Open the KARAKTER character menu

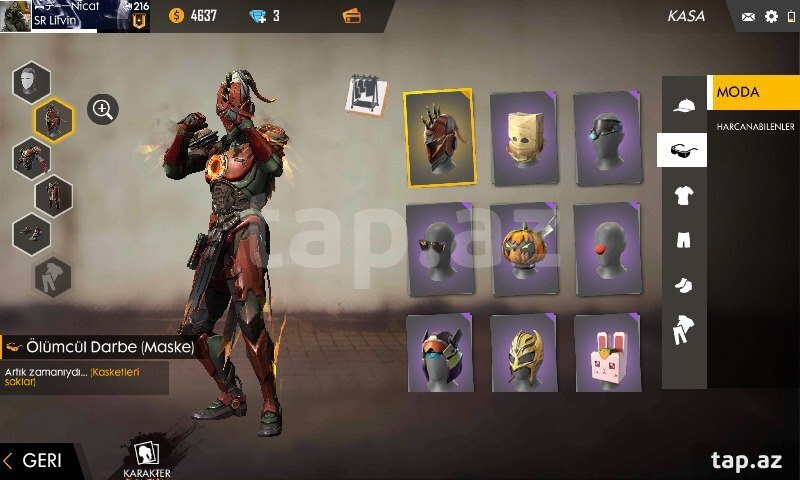(x=146, y=459)
